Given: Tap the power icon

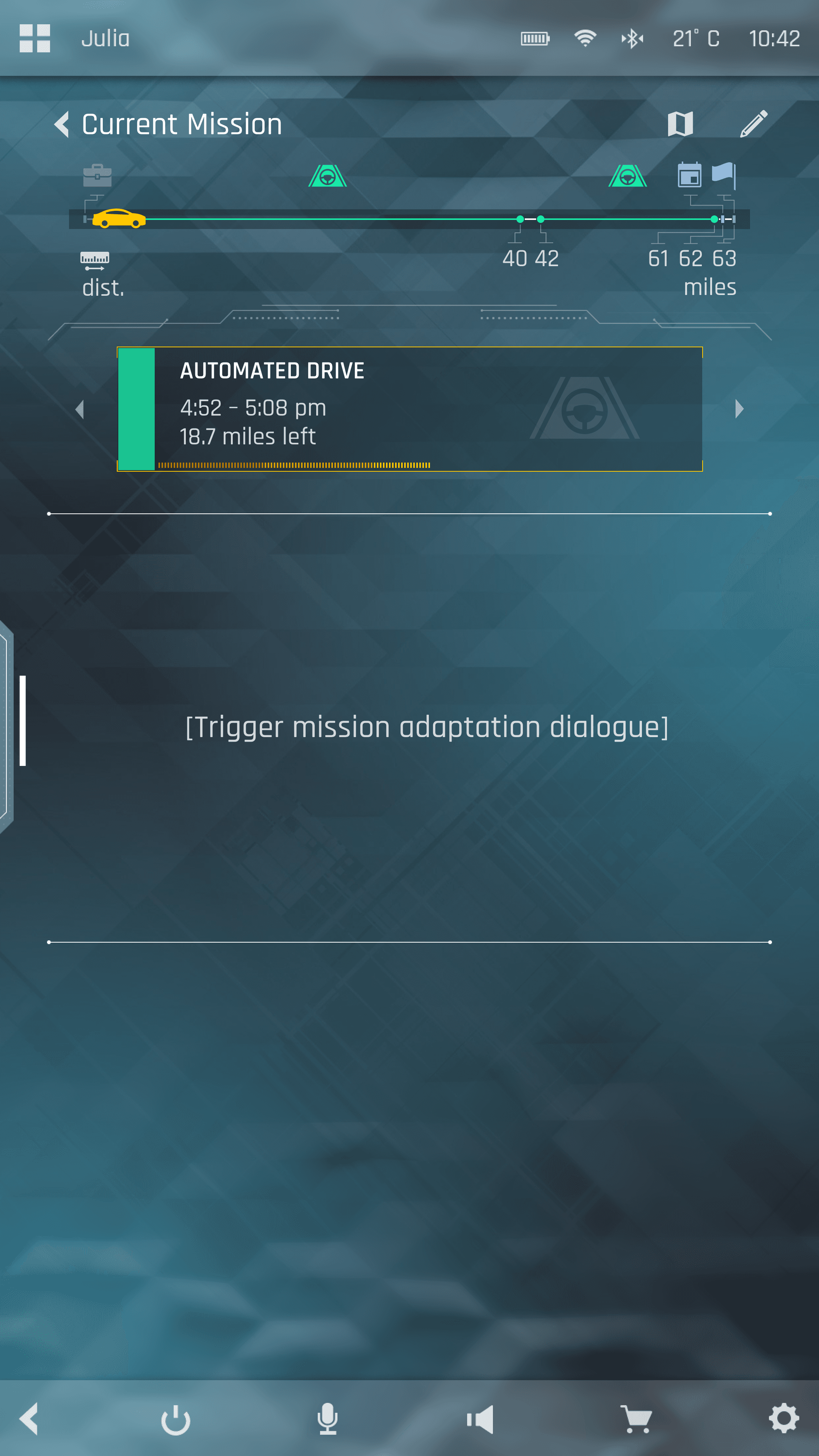Looking at the screenshot, I should tap(176, 1419).
